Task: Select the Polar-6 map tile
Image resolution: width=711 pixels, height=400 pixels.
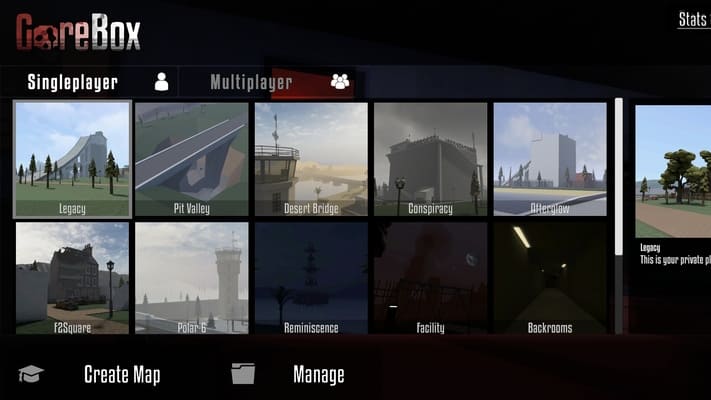Action: point(191,278)
